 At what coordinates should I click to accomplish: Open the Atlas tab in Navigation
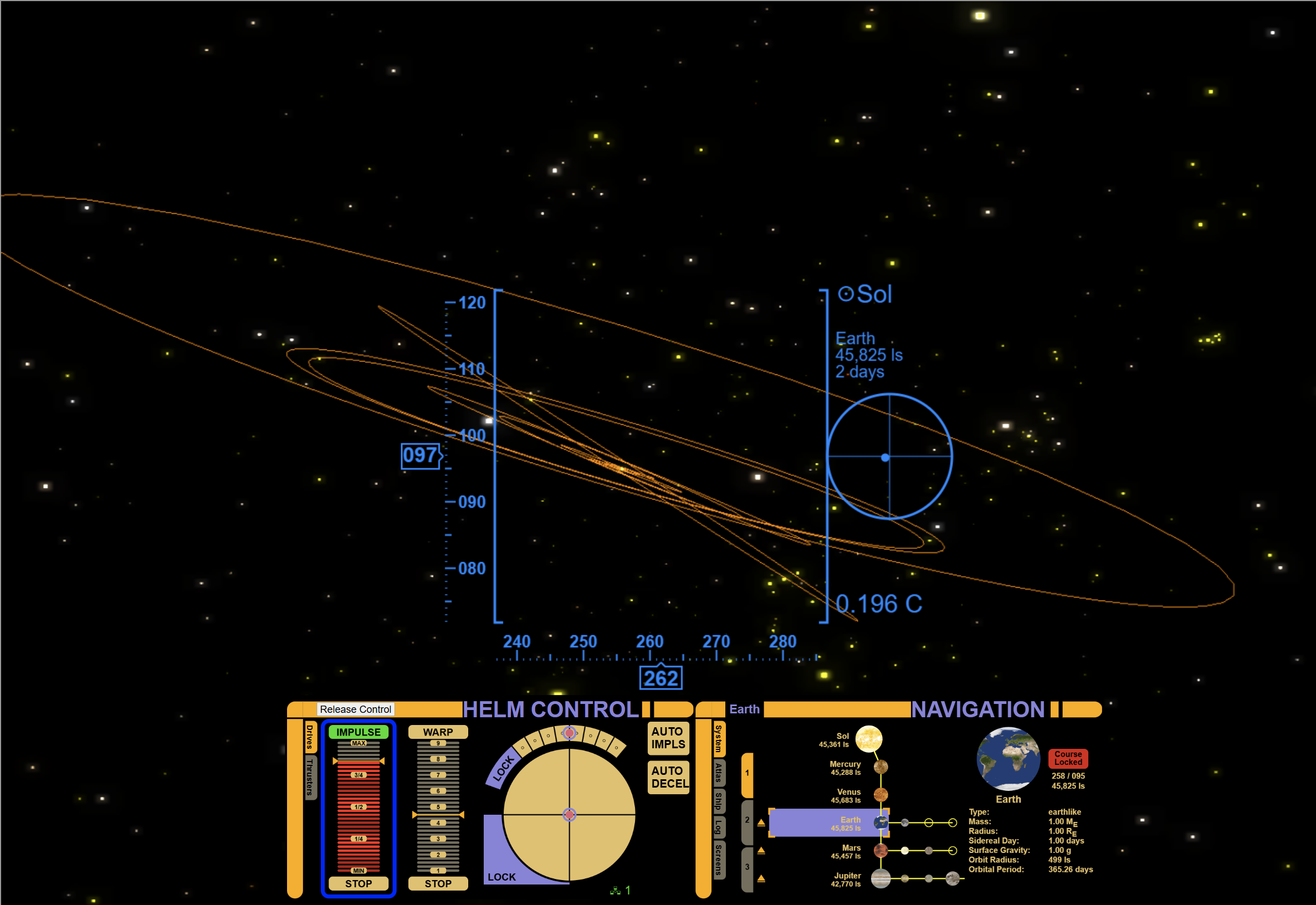click(x=719, y=772)
